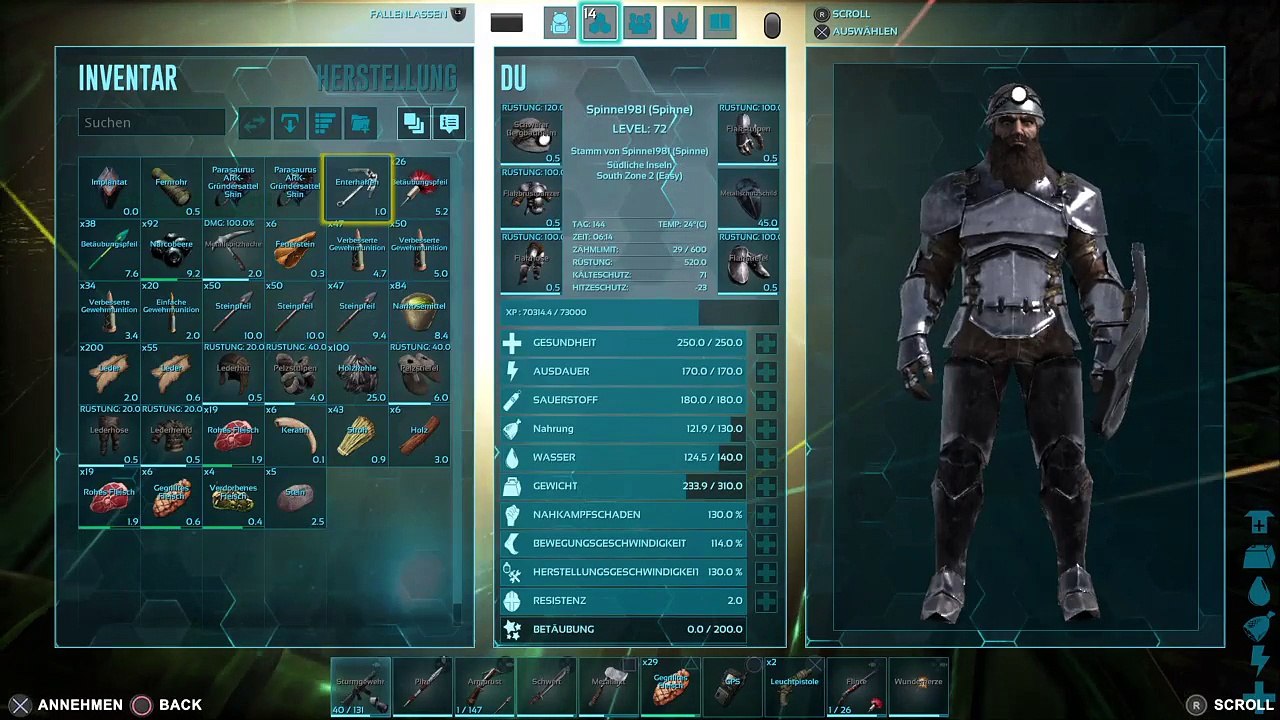Select the Fernrohr spyglass item
Screen dimensions: 1280x720
pos(171,188)
